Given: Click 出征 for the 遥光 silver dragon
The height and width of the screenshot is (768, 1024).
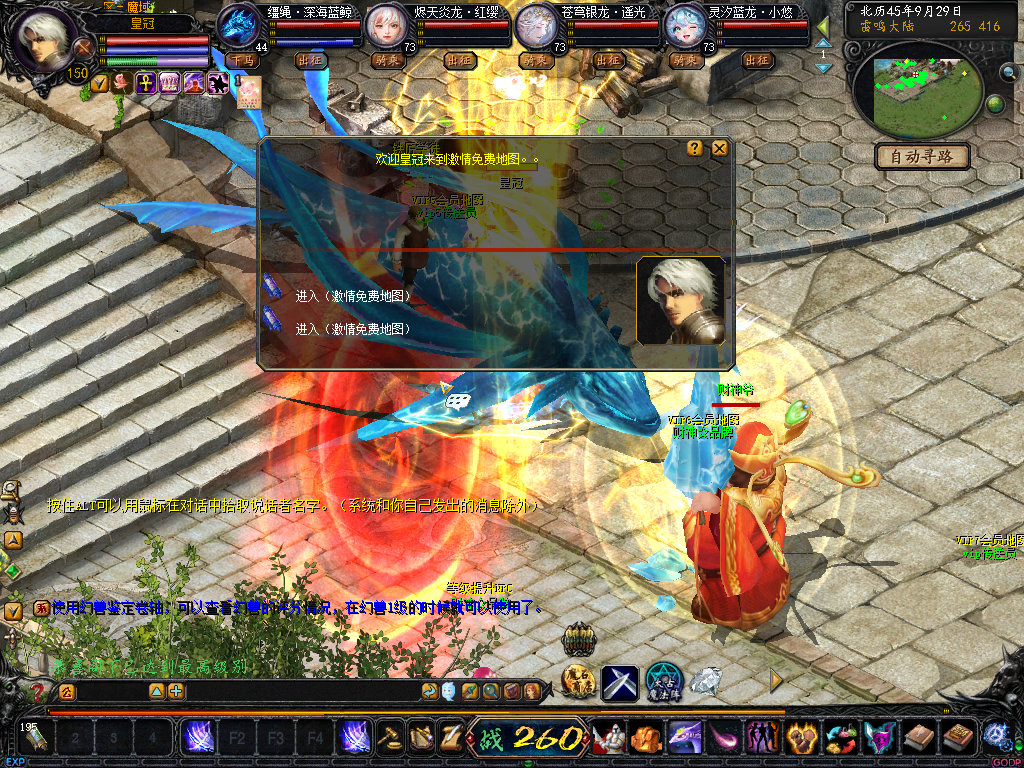Looking at the screenshot, I should pyautogui.click(x=608, y=60).
